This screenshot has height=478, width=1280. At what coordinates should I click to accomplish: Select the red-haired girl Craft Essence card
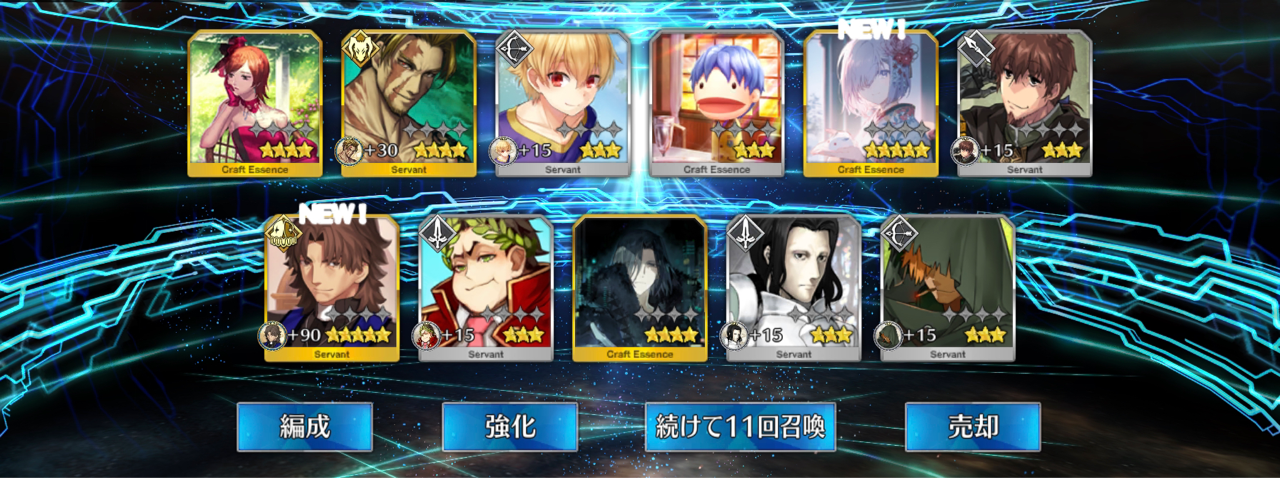(255, 102)
